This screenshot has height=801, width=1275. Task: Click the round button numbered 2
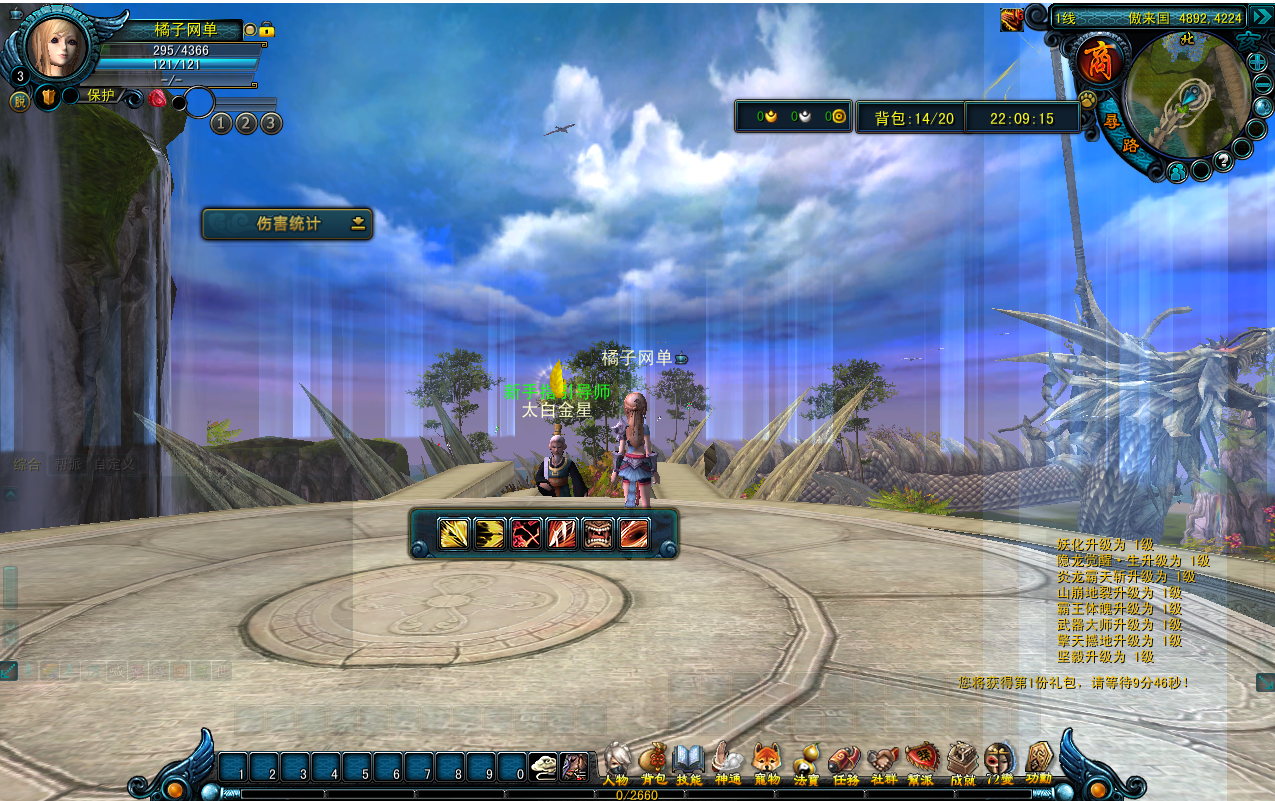(x=246, y=123)
